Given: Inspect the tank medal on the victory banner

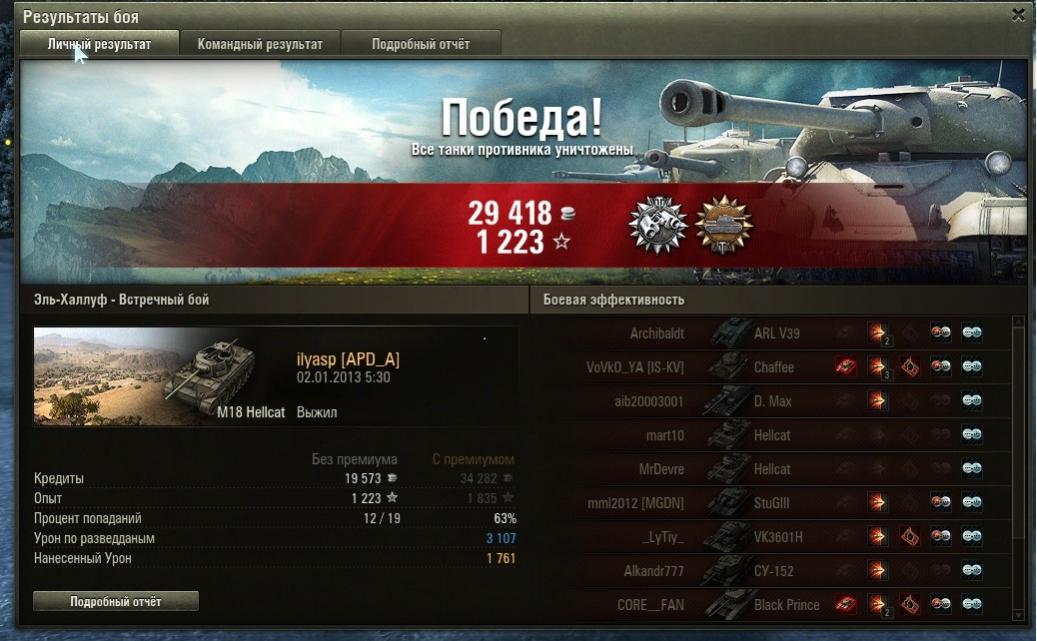Looking at the screenshot, I should [x=723, y=225].
